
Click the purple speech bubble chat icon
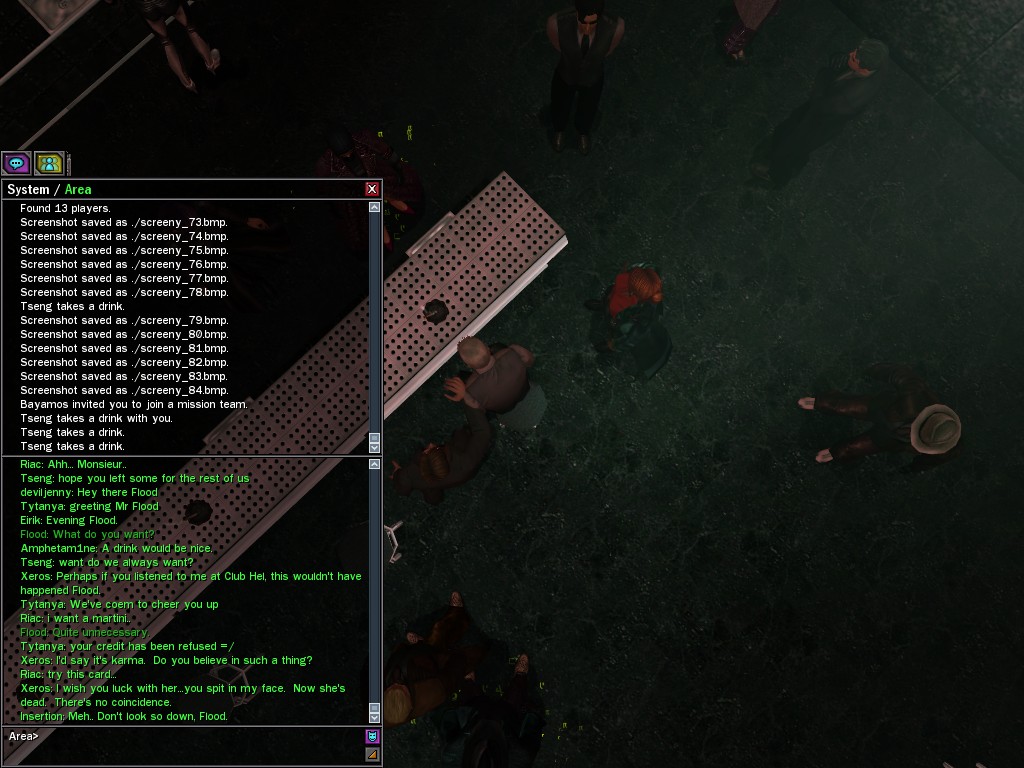click(16, 163)
